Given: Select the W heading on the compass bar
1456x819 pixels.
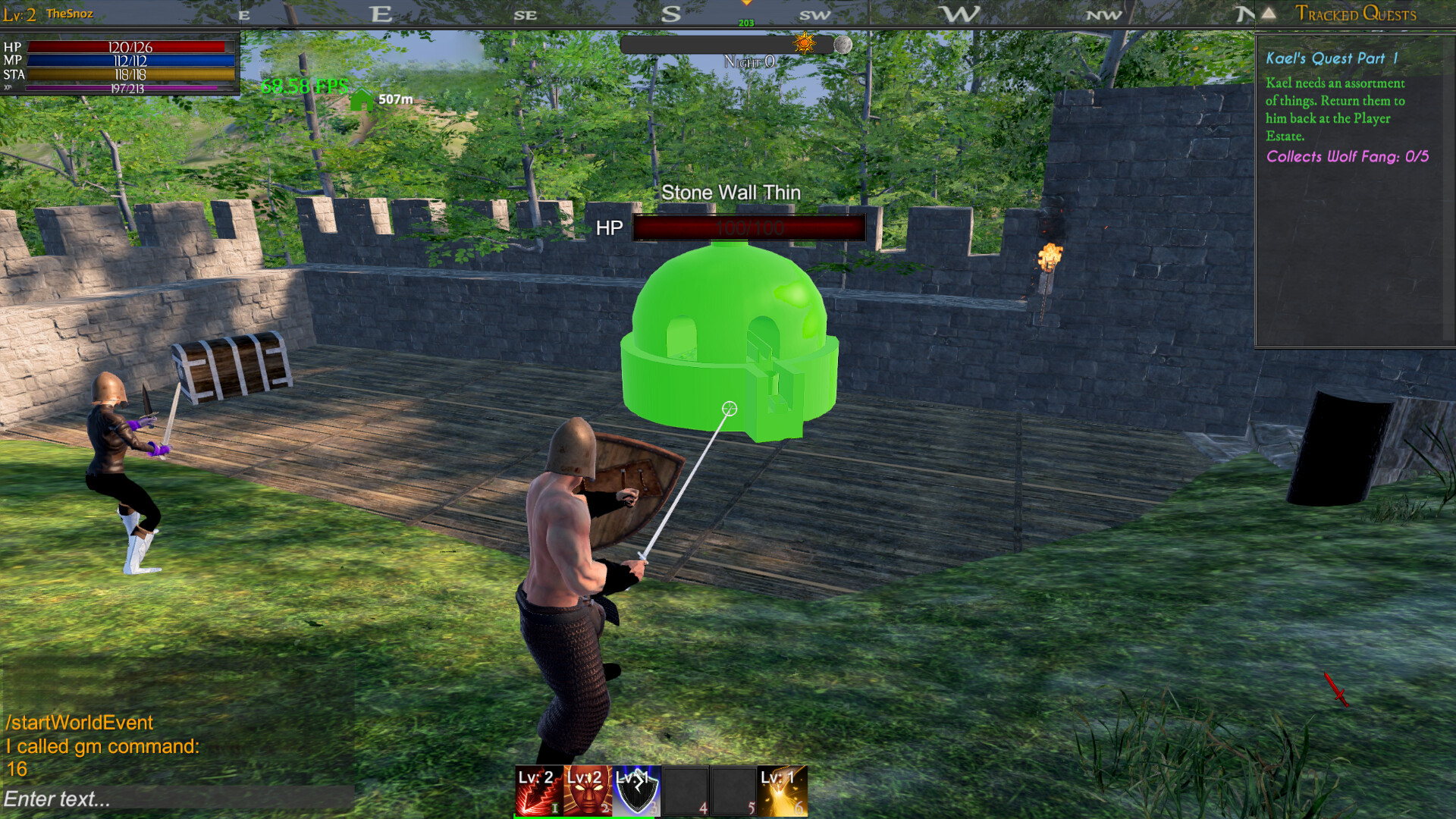Looking at the screenshot, I should pos(958,13).
